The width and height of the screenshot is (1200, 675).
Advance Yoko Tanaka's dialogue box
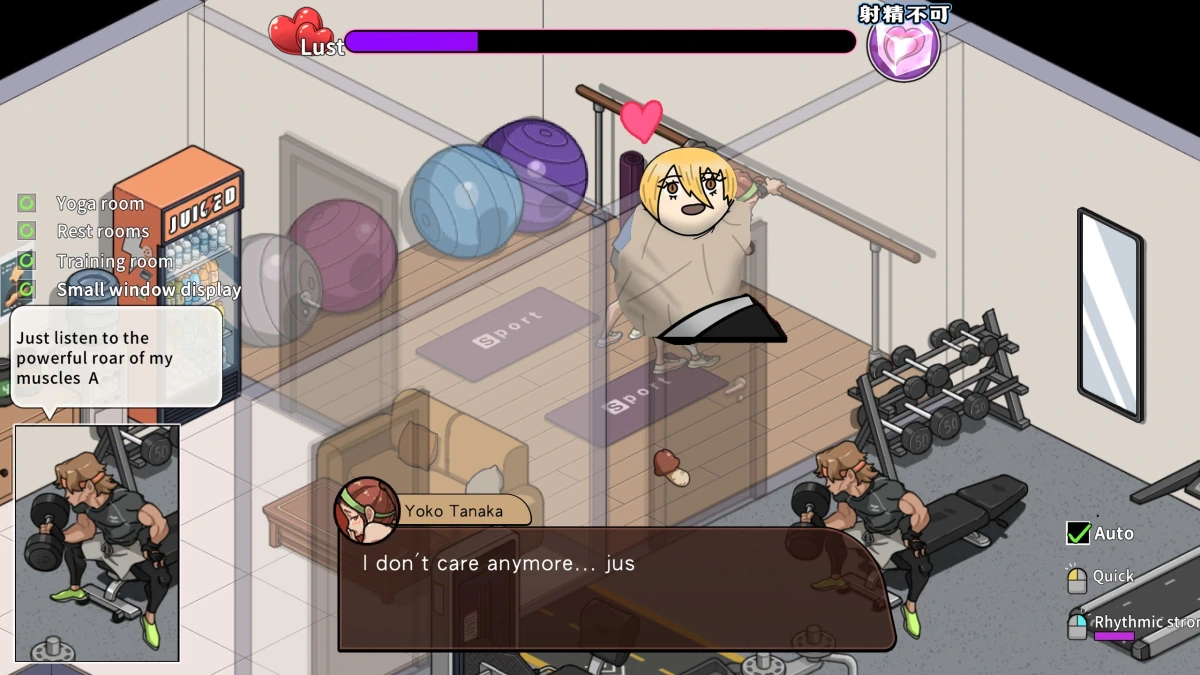click(615, 588)
